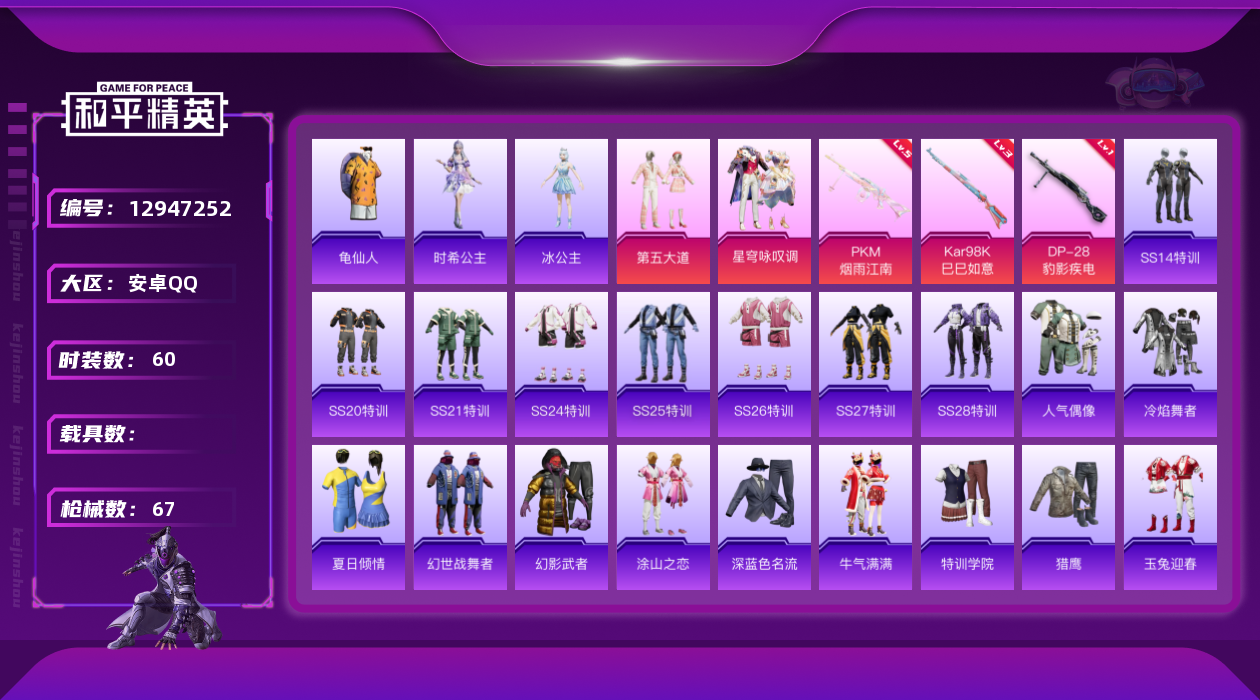Select the 第五大道 outfit tile
The width and height of the screenshot is (1260, 700).
663,210
